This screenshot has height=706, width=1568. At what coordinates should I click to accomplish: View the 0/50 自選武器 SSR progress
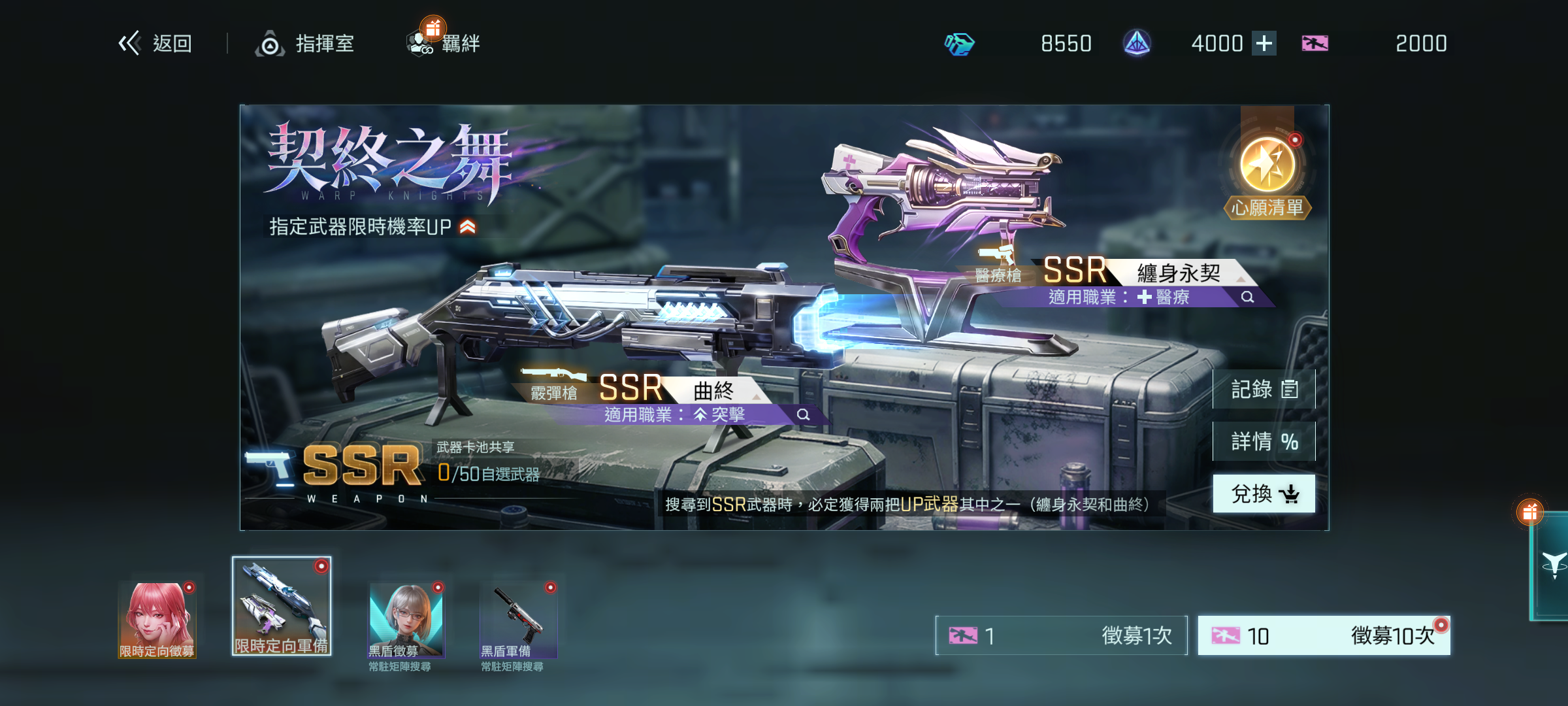pyautogui.click(x=487, y=473)
